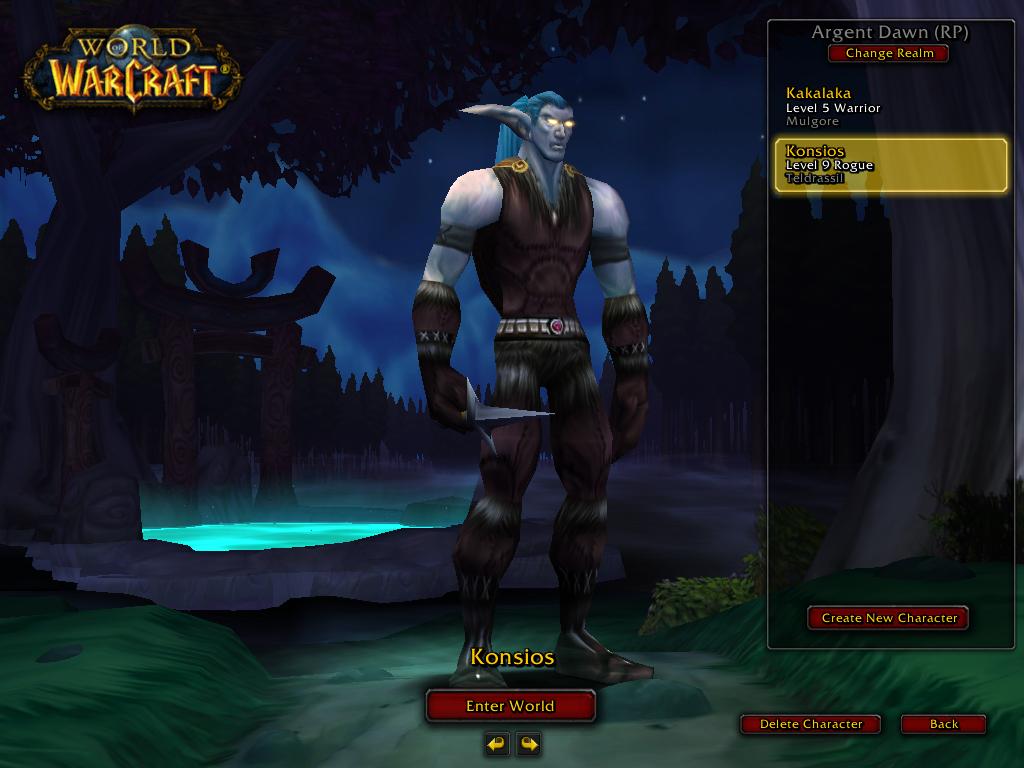Go back with the Back button
Screen dimensions: 1024x768
click(x=943, y=724)
